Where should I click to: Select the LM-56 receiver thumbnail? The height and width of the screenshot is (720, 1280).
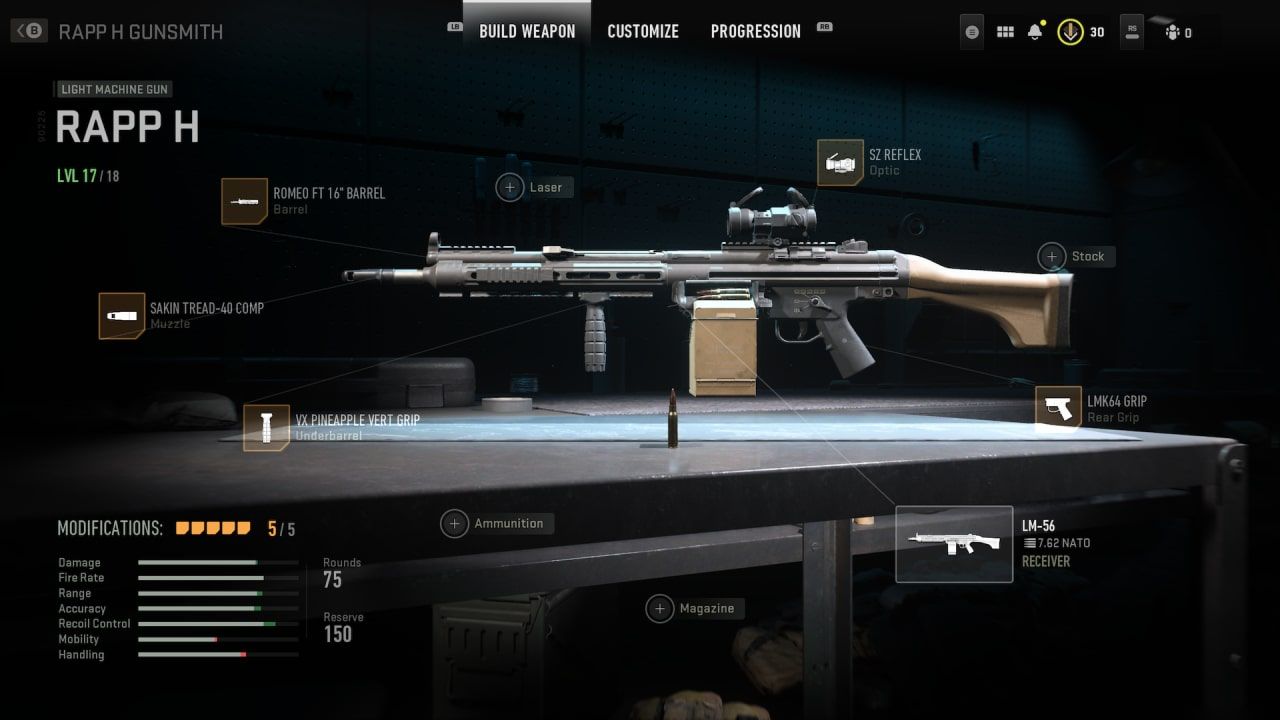pyautogui.click(x=954, y=543)
